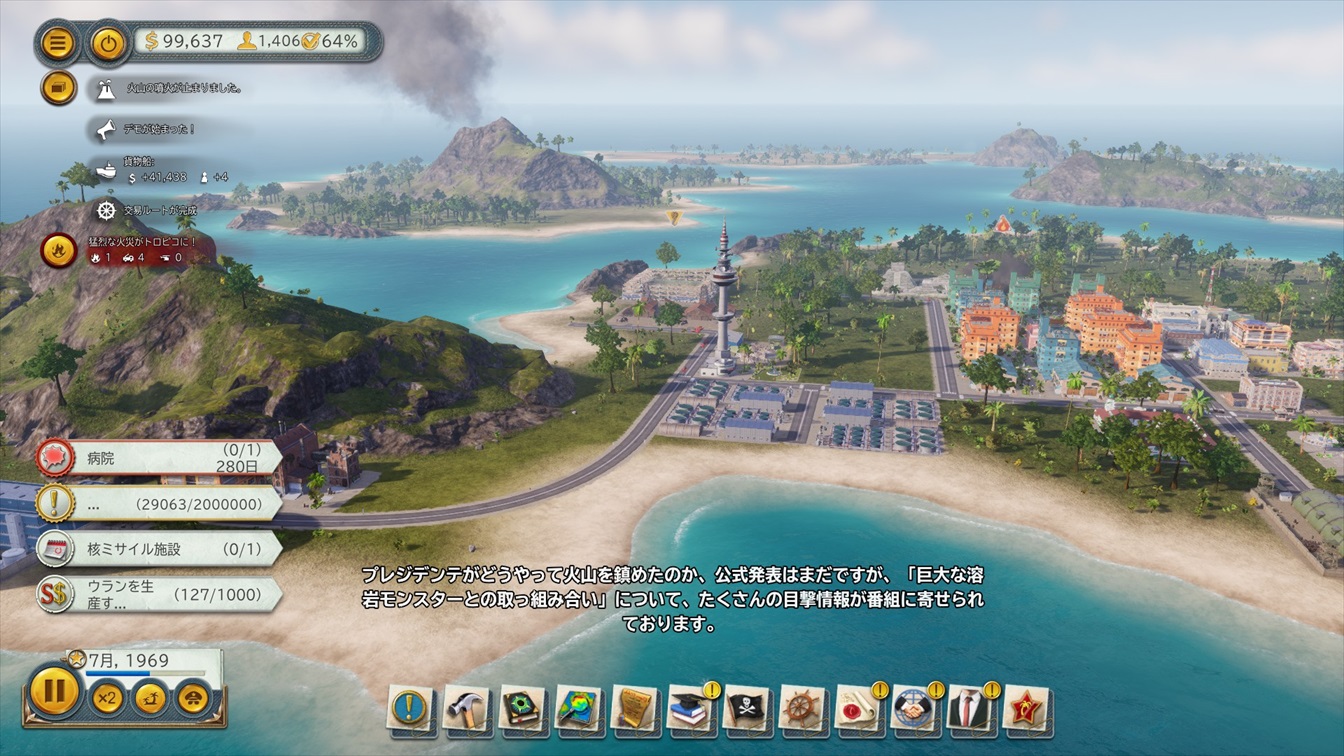
Task: Select the nuclear missile facility objective
Action: click(x=158, y=549)
